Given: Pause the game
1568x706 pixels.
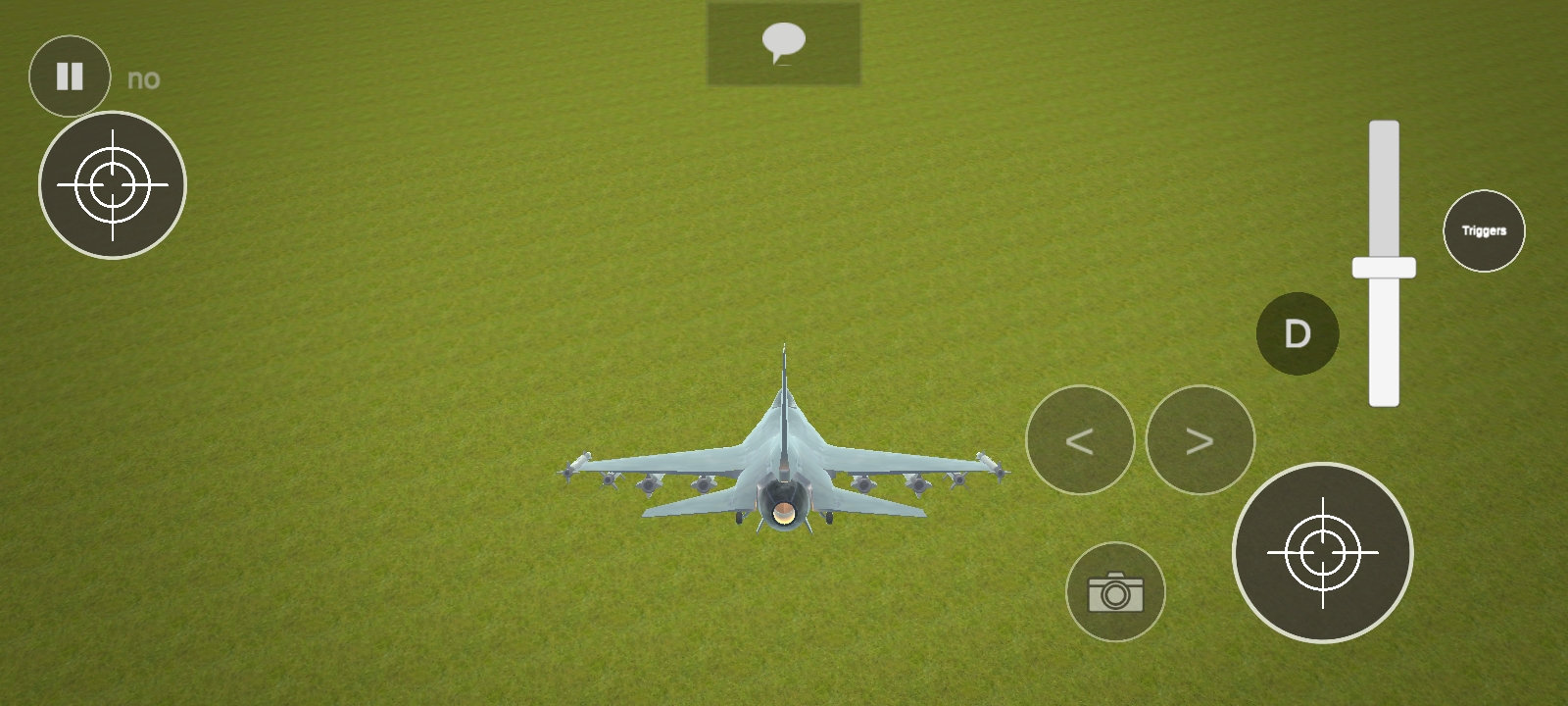Looking at the screenshot, I should point(70,76).
